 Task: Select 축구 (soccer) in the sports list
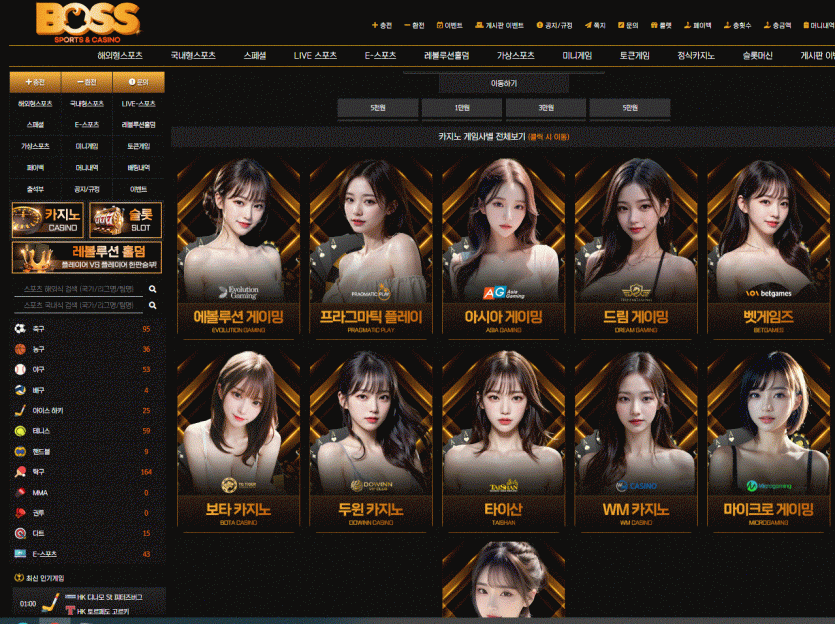tap(38, 329)
